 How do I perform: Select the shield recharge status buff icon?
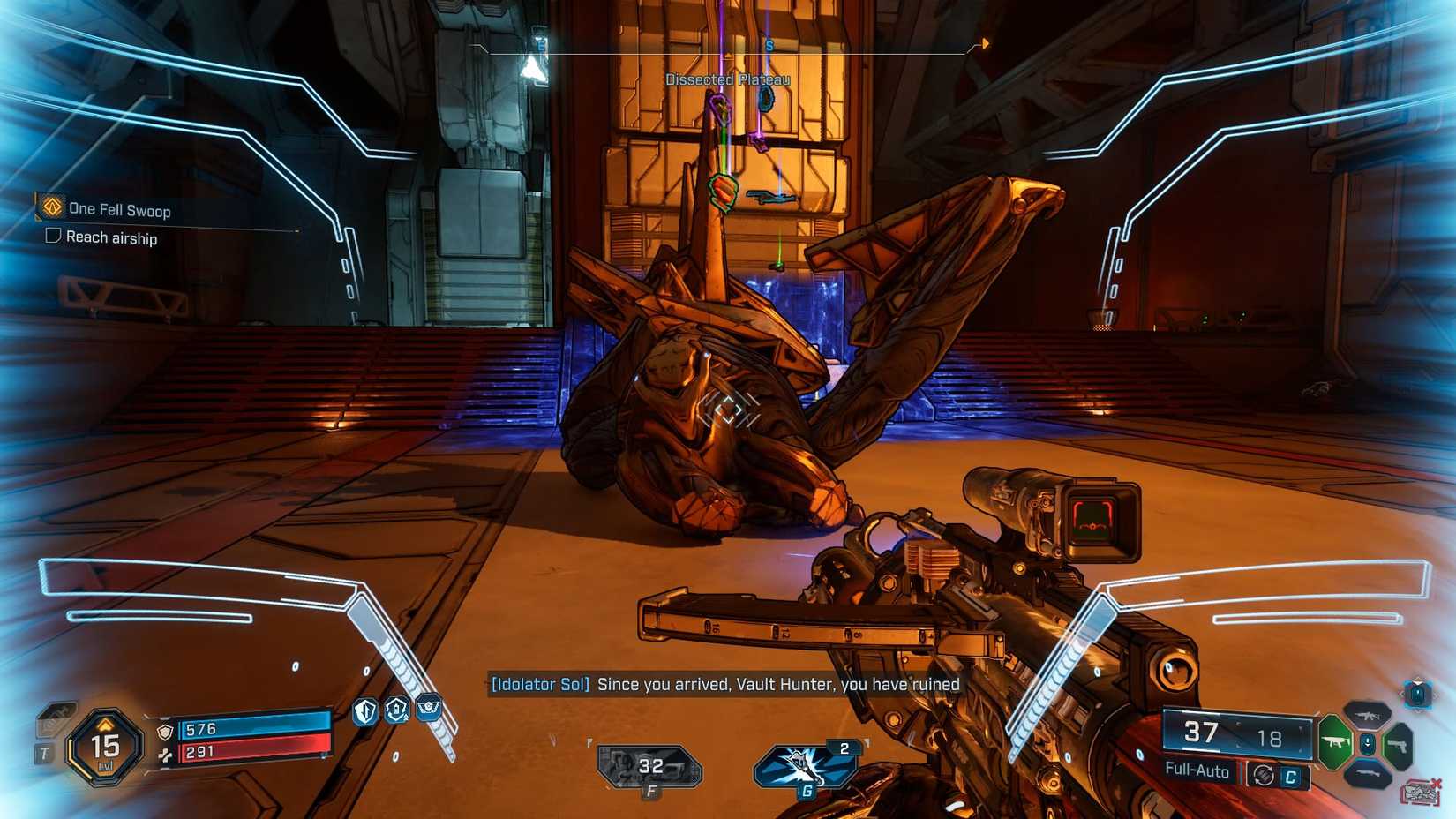tap(397, 710)
